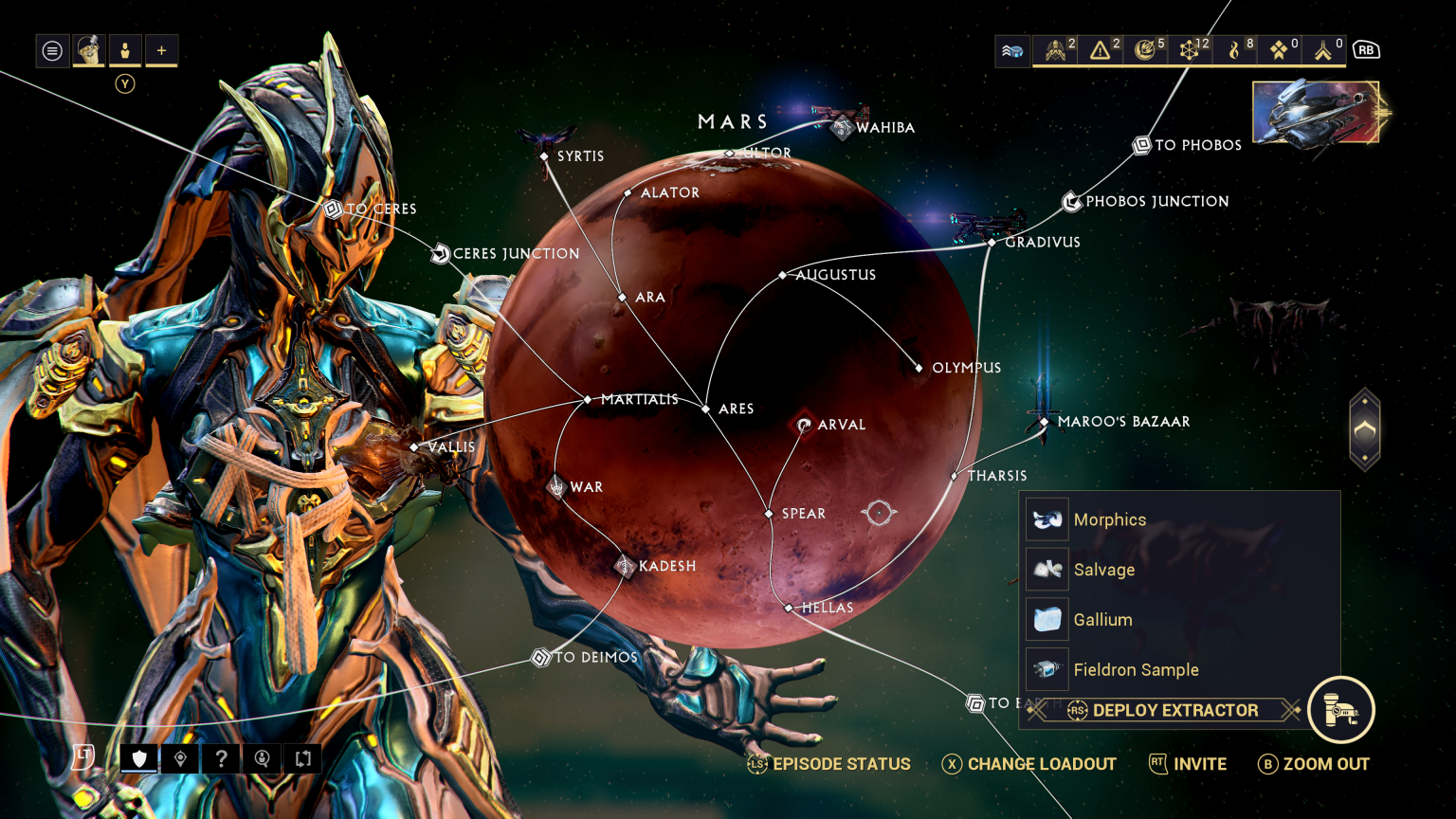Click the question mark filter icon
1456x819 pixels.
coord(221,758)
